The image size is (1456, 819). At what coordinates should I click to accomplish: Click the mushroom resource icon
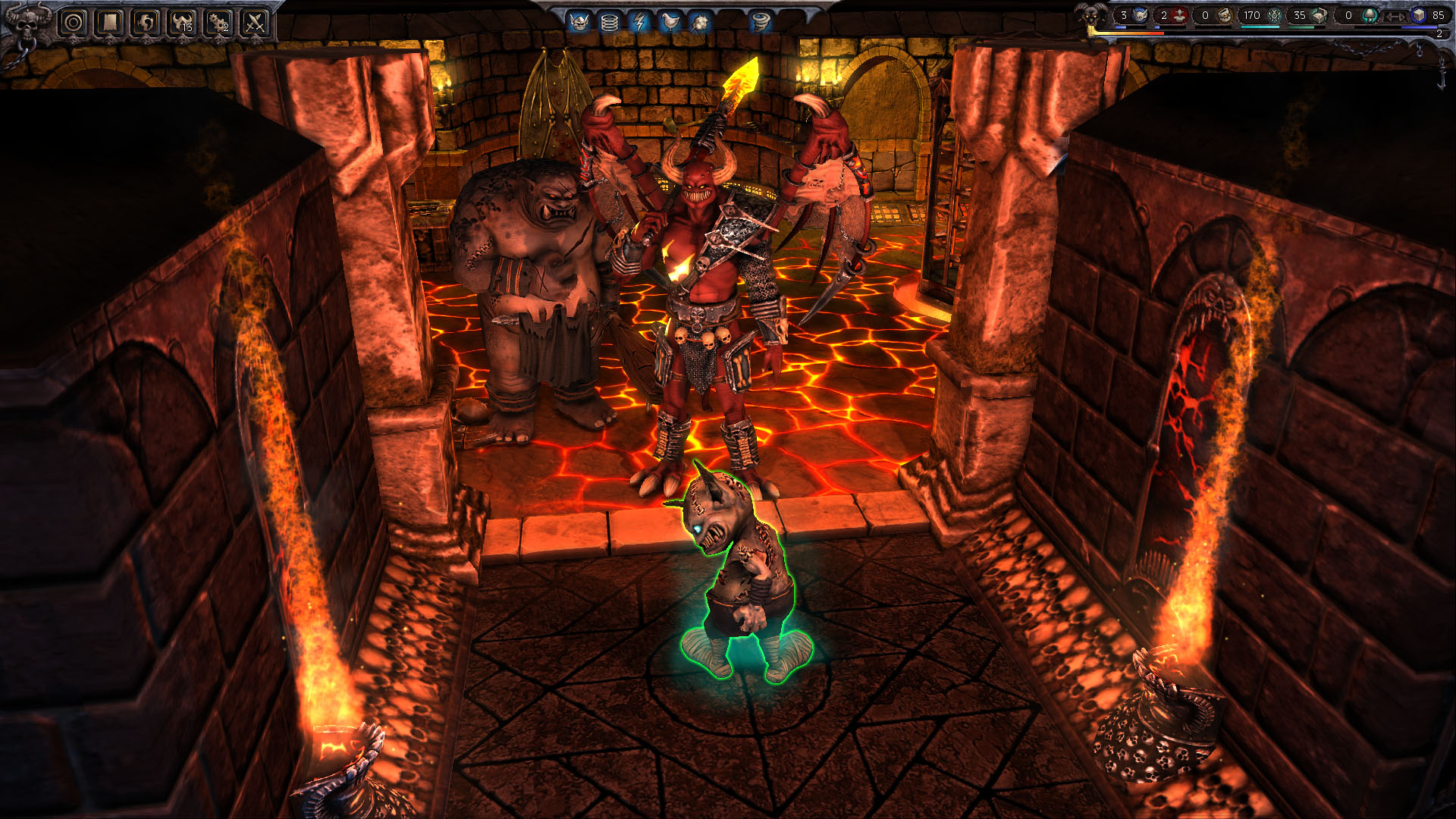coord(1370,15)
